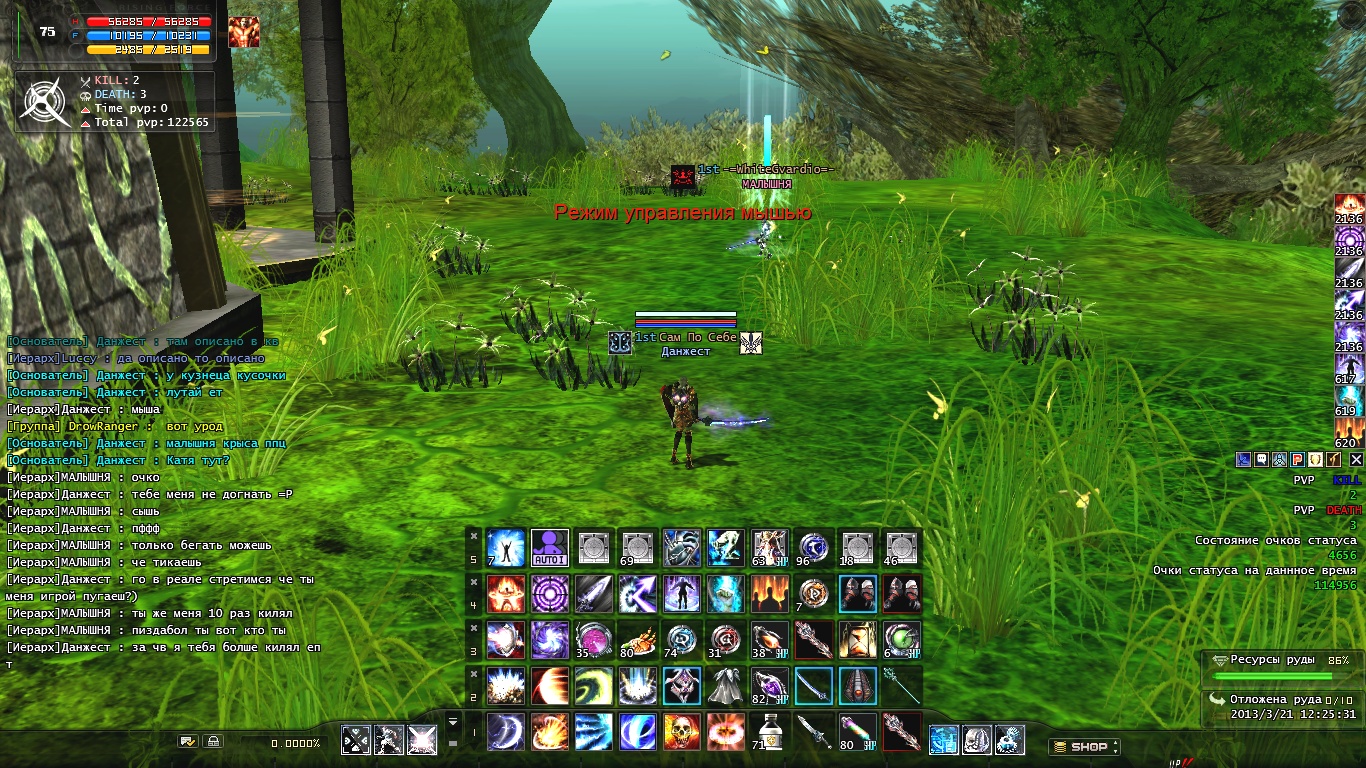Toggle the AUTO I hotbar skill
1366x768 pixels.
point(550,548)
